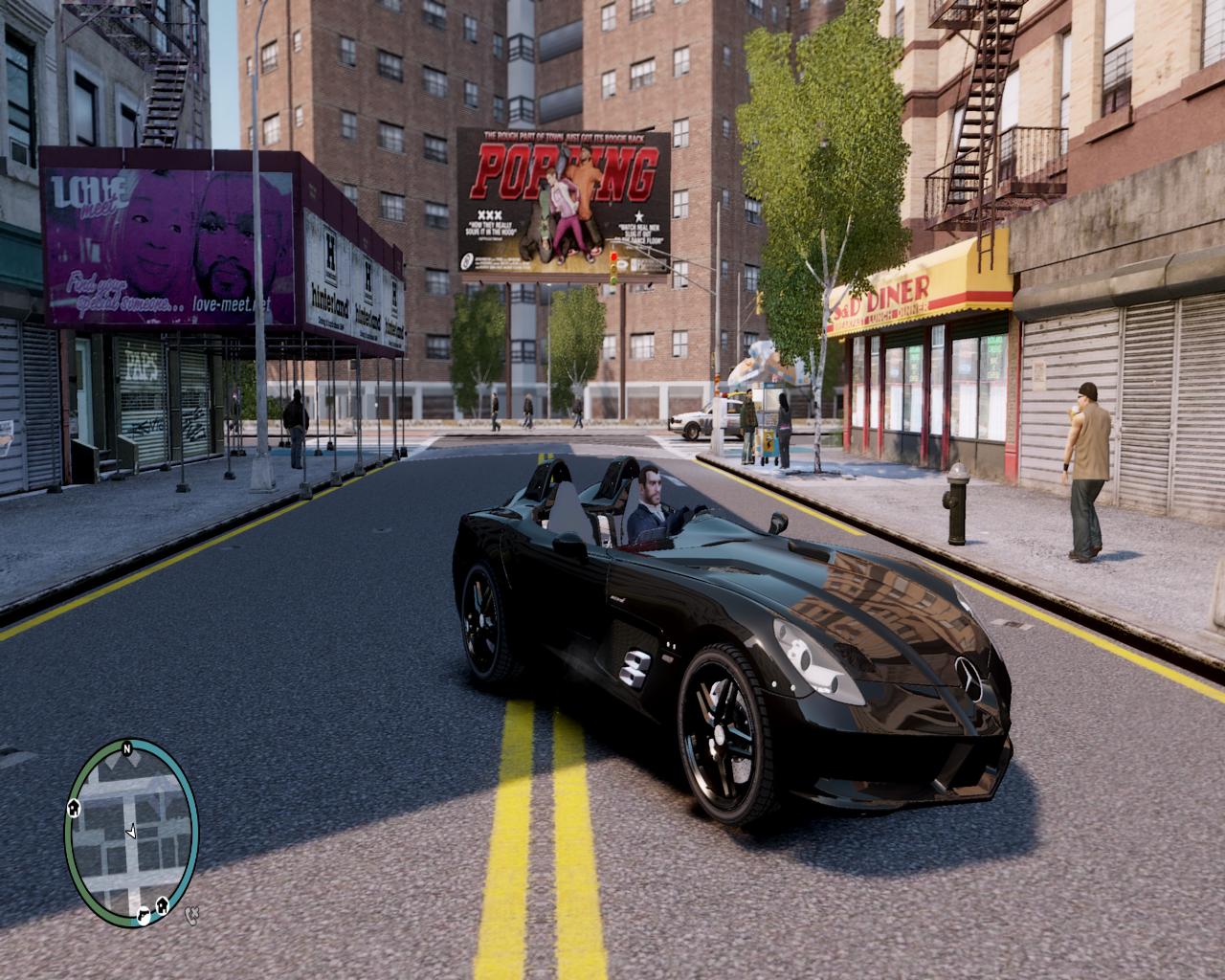The image size is (1225, 980).
Task: Click the north compass marker on the minimap
Action: pos(125,746)
